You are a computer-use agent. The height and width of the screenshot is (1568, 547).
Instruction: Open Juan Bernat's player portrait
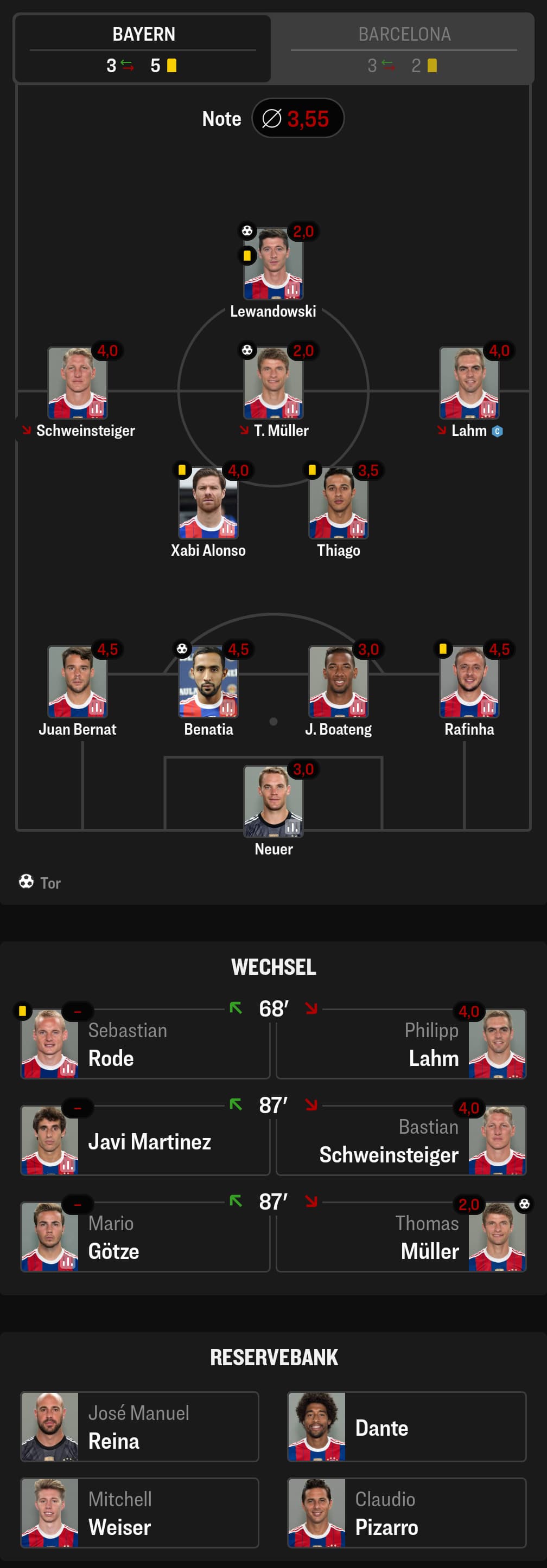pyautogui.click(x=78, y=683)
